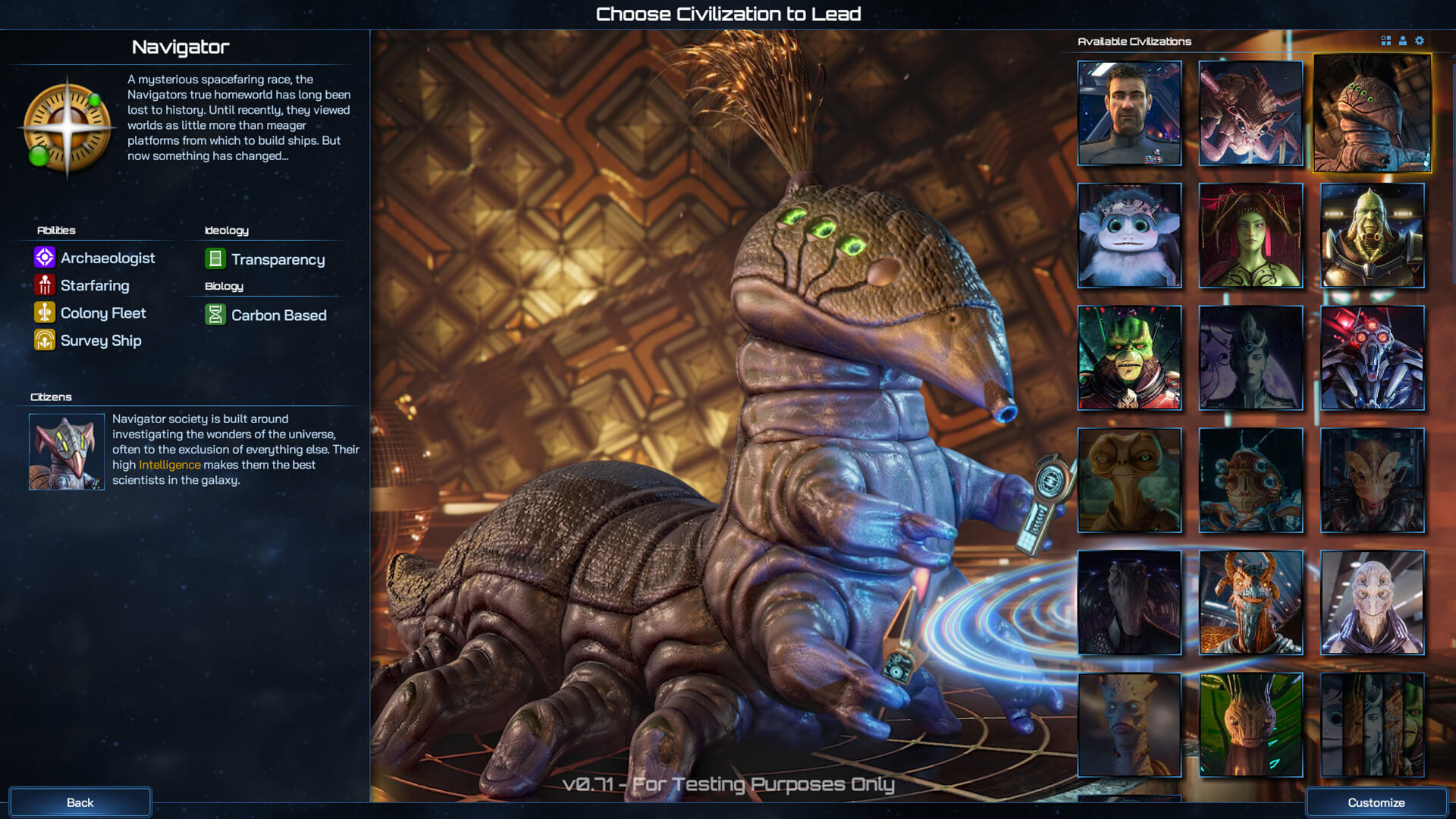Screen dimensions: 1456x819
Task: Click the Colony Fleet ability entry
Action: point(102,313)
